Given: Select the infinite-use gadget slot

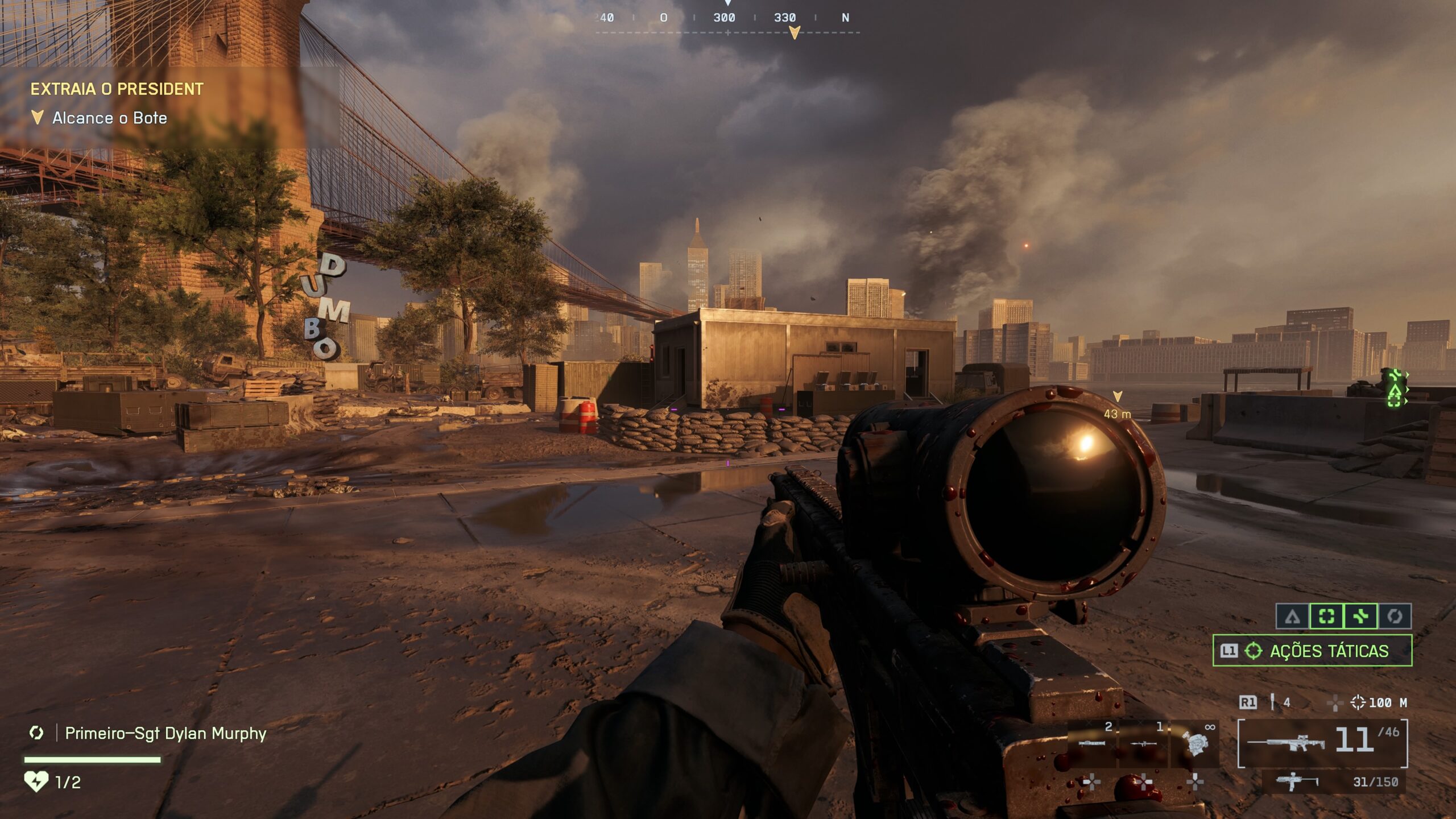Looking at the screenshot, I should 1194,741.
